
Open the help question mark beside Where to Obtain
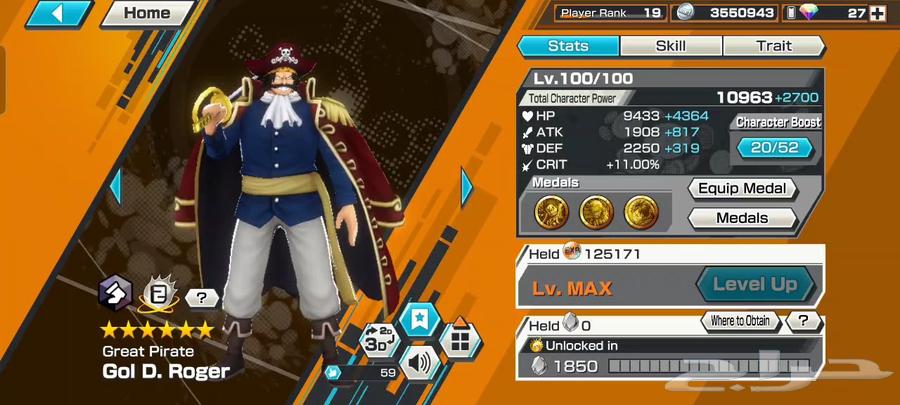pyautogui.click(x=803, y=321)
